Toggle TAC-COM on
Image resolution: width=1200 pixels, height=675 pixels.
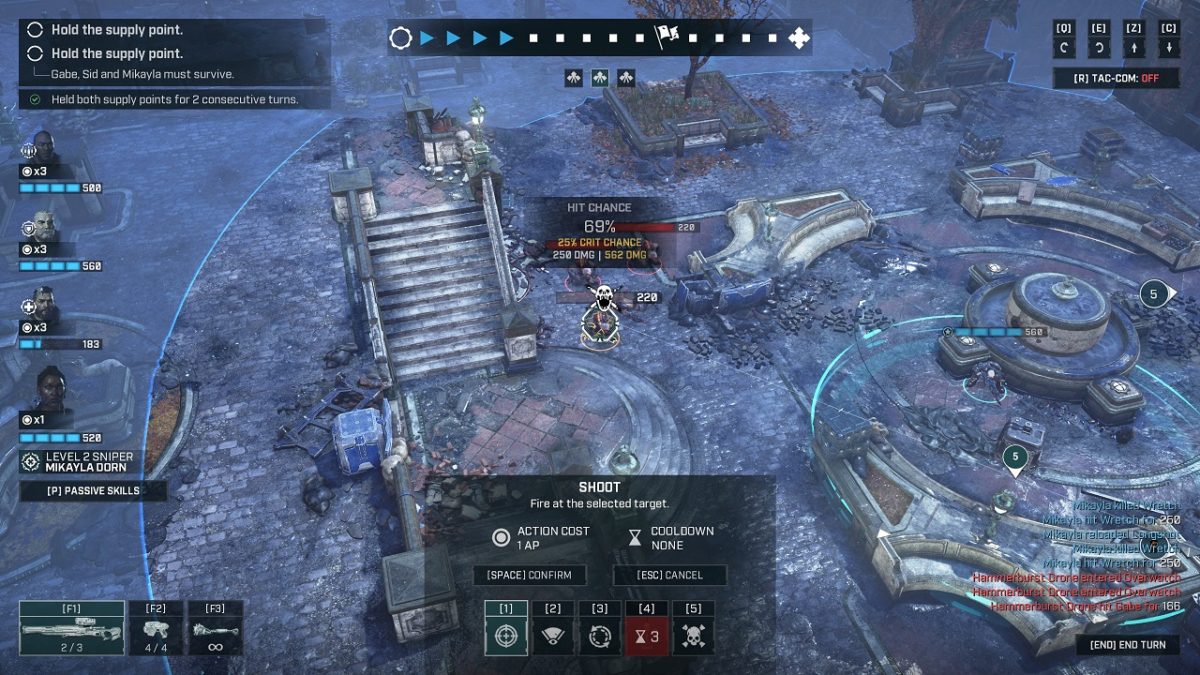click(x=1115, y=78)
